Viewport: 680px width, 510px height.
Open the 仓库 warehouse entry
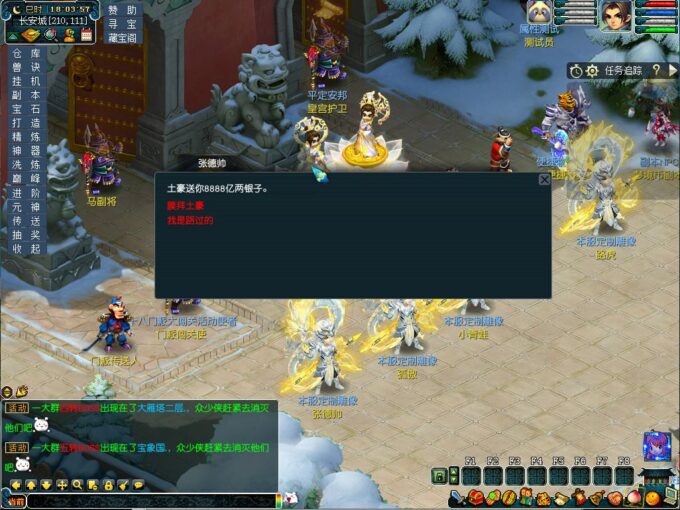point(26,53)
